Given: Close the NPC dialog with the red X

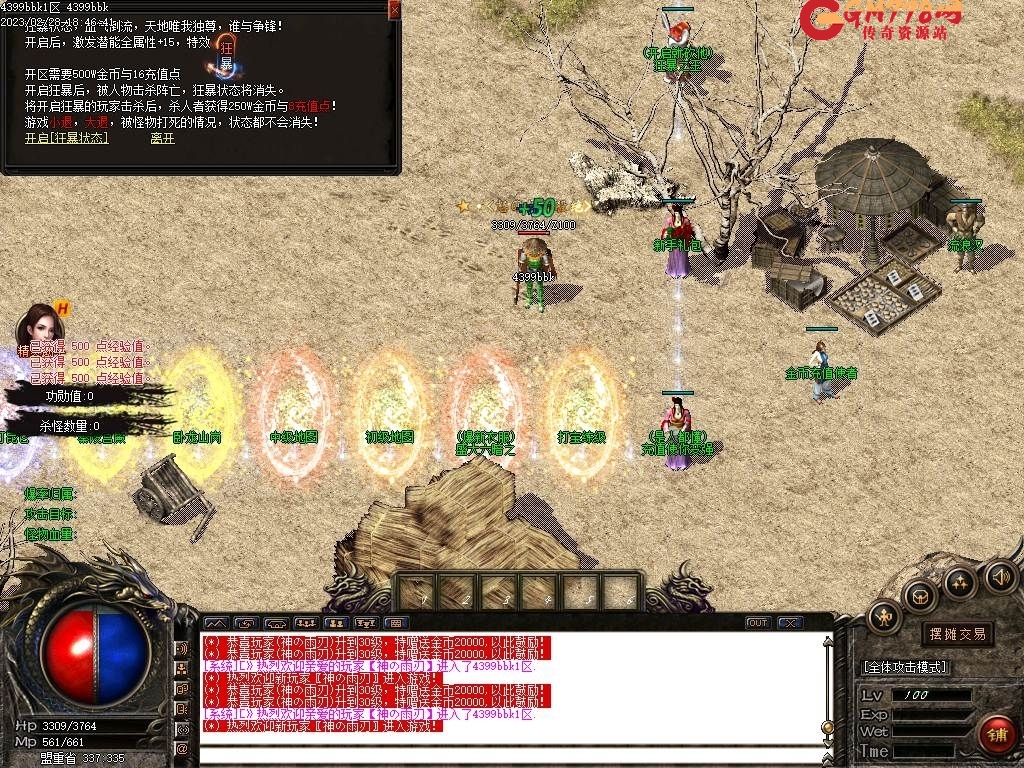Looking at the screenshot, I should pos(394,10).
